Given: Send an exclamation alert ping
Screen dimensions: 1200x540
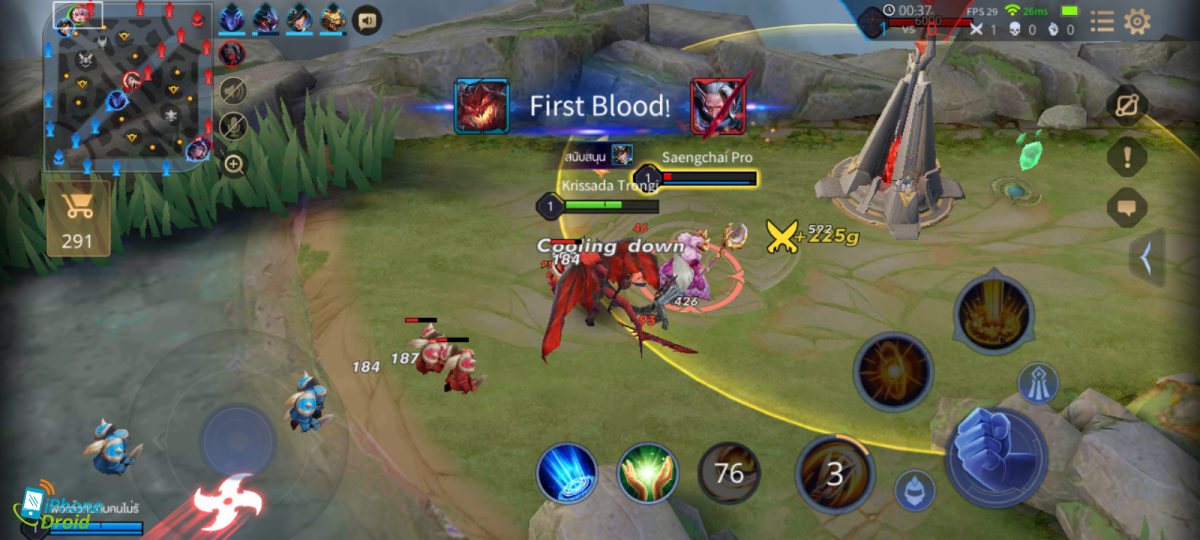Looking at the screenshot, I should pyautogui.click(x=1127, y=157).
